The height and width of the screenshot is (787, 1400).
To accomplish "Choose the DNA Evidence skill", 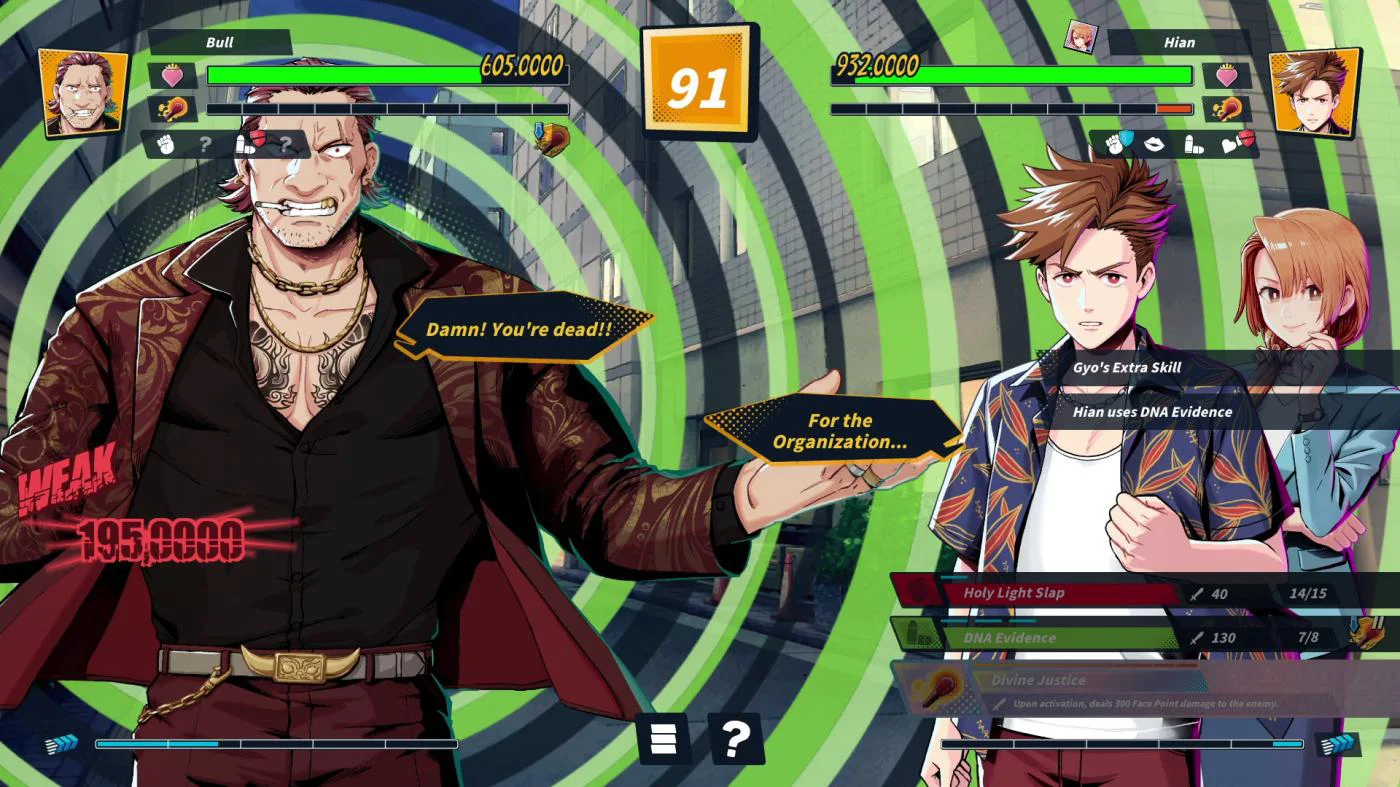I will click(x=1040, y=637).
